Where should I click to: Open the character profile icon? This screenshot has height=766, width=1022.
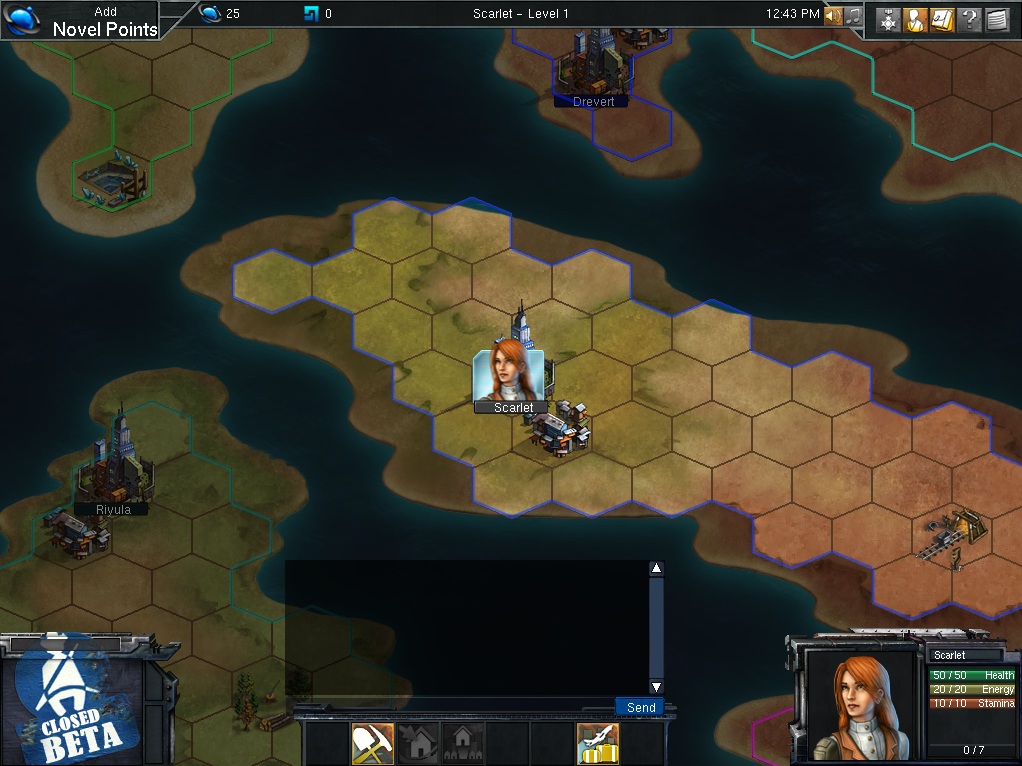tap(916, 20)
